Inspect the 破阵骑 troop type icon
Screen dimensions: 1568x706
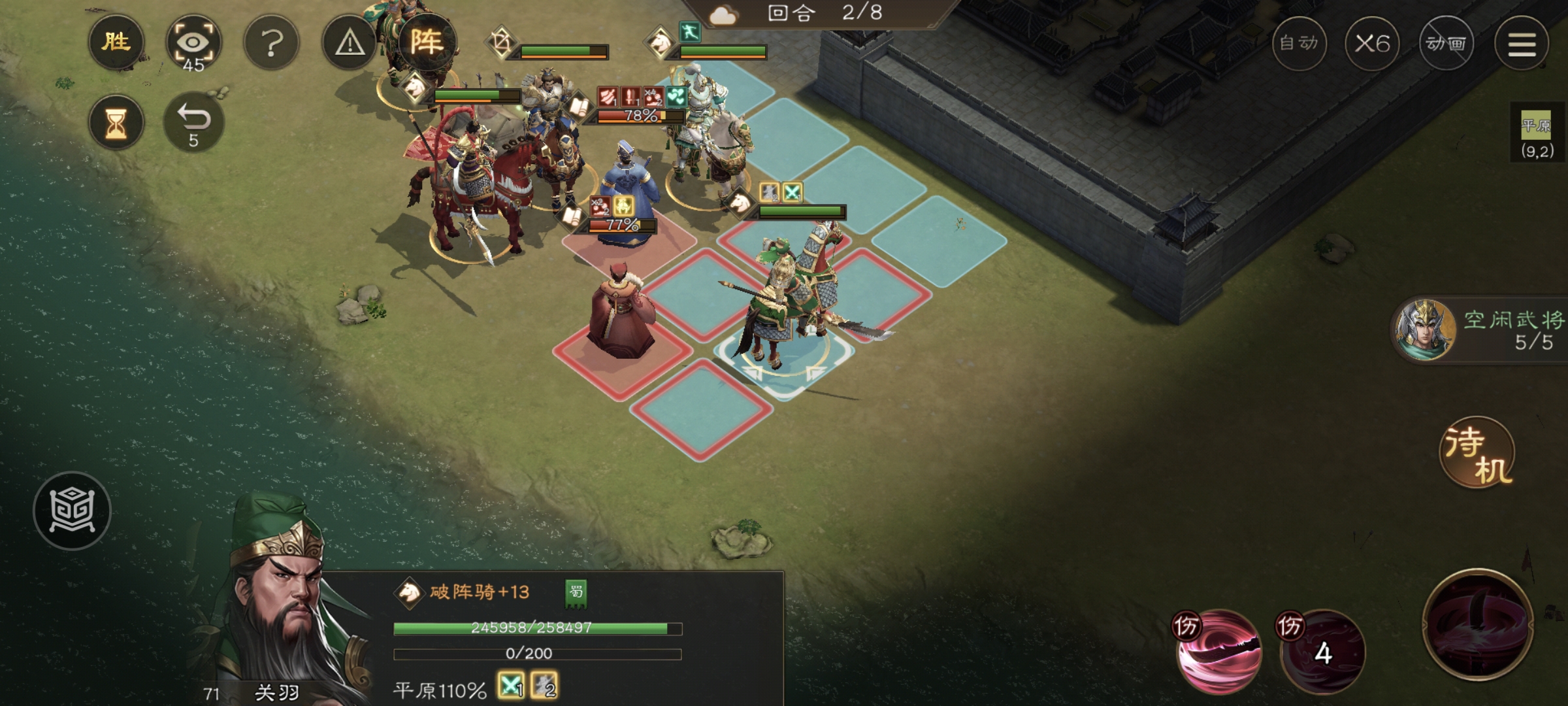pyautogui.click(x=410, y=592)
